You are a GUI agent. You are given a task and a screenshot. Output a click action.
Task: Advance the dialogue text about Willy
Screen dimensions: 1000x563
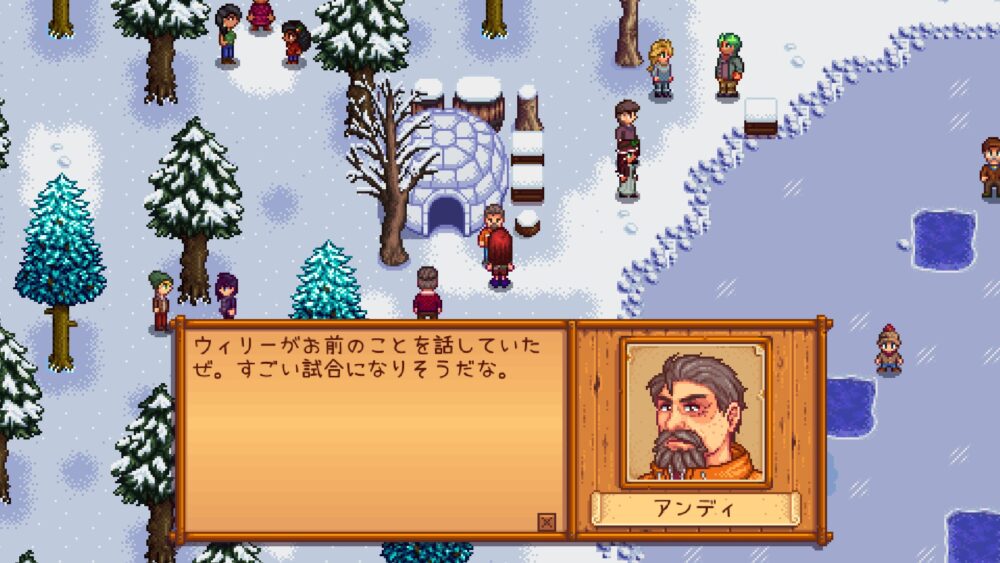coord(370,430)
